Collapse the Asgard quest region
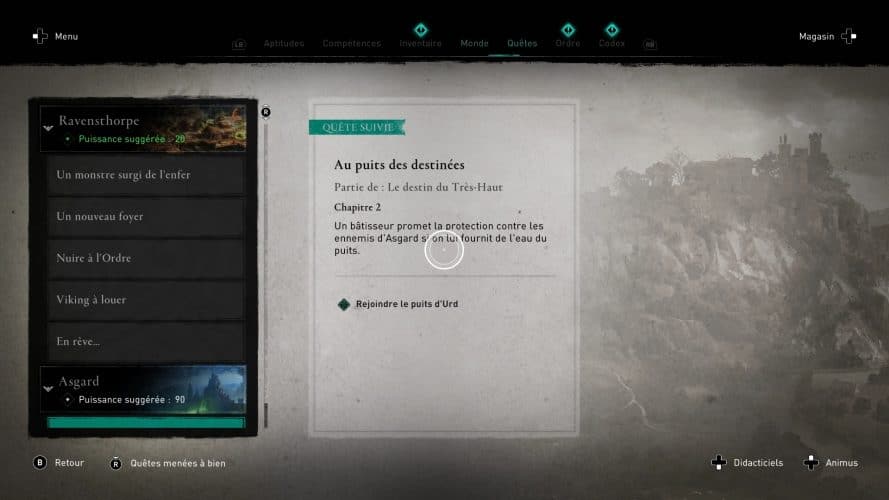 click(x=47, y=389)
